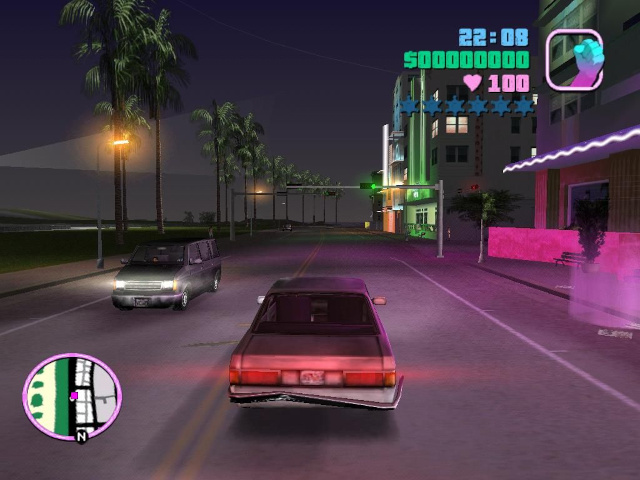640x480 pixels.
Task: Click the north N indicator on radar
Action: click(x=81, y=436)
